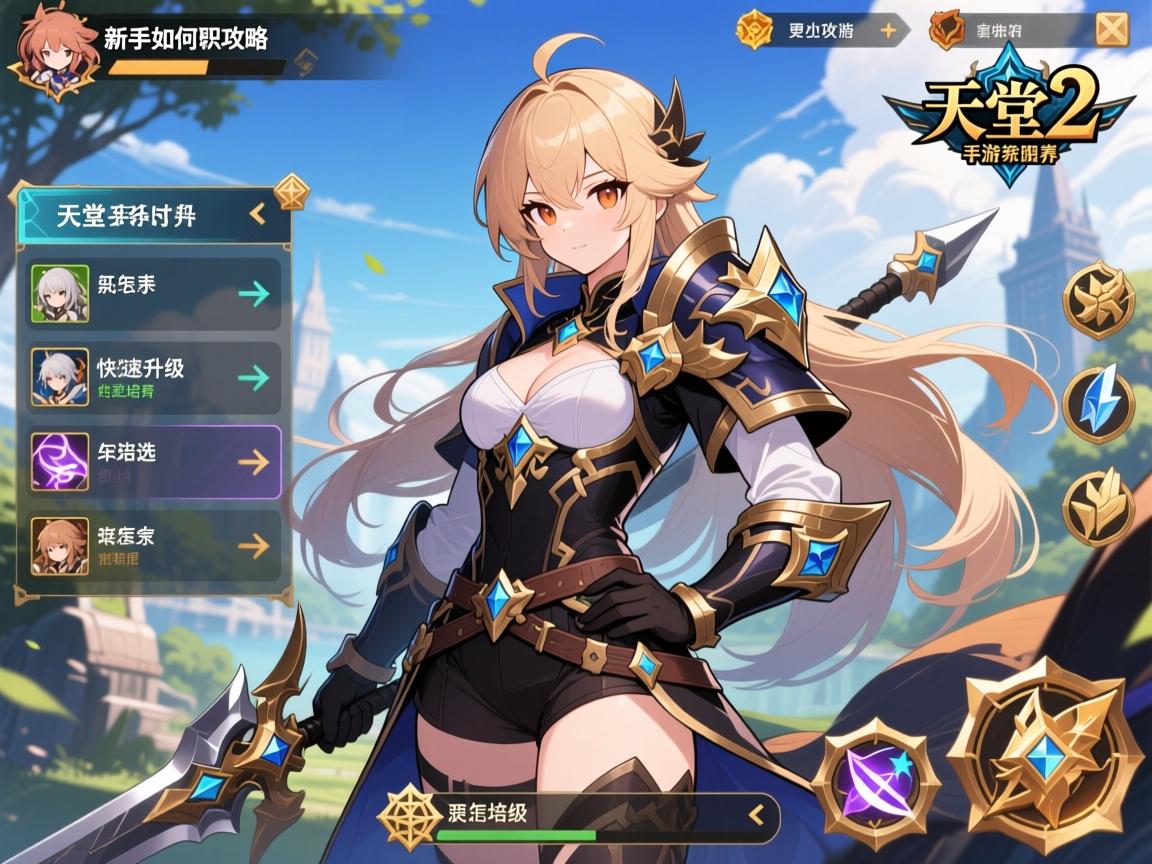1152x864 pixels.
Task: Tap the lower gold wing round icon
Action: click(1098, 508)
